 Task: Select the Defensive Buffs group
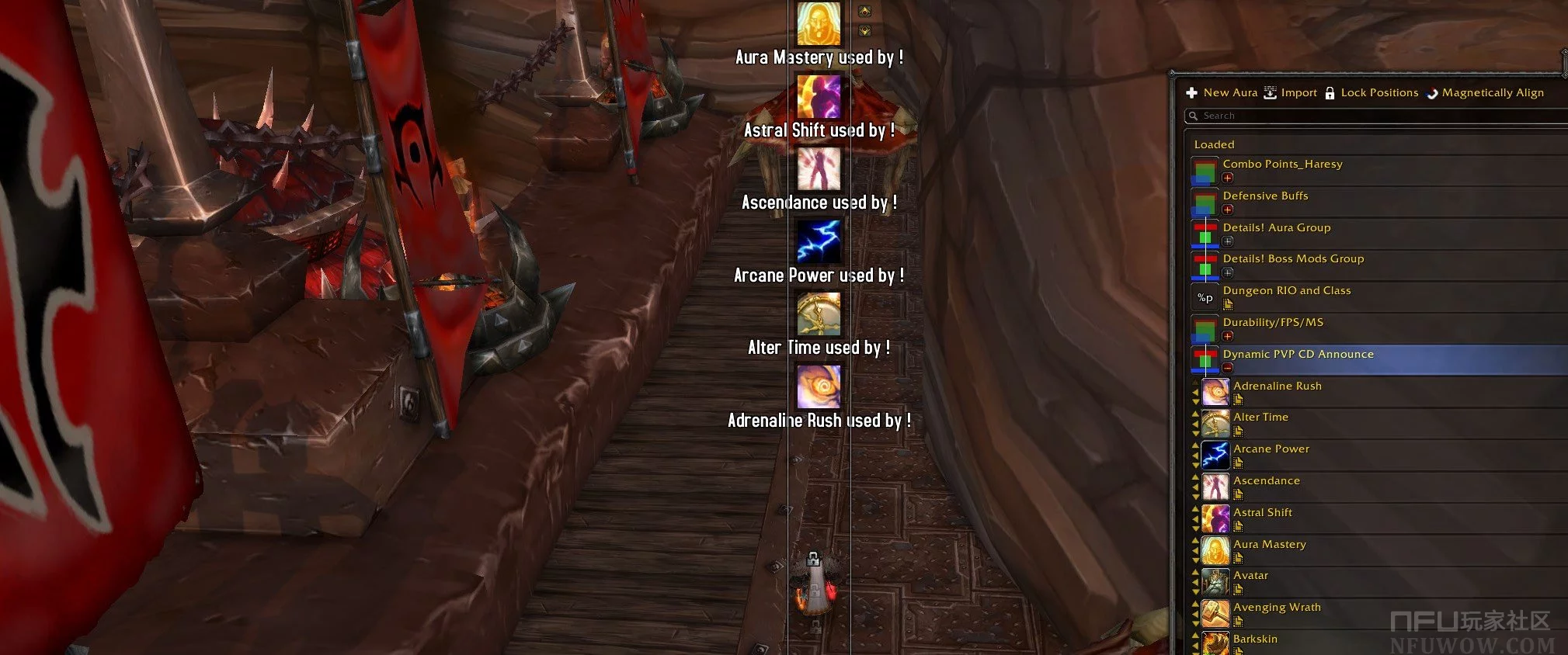coord(1265,196)
